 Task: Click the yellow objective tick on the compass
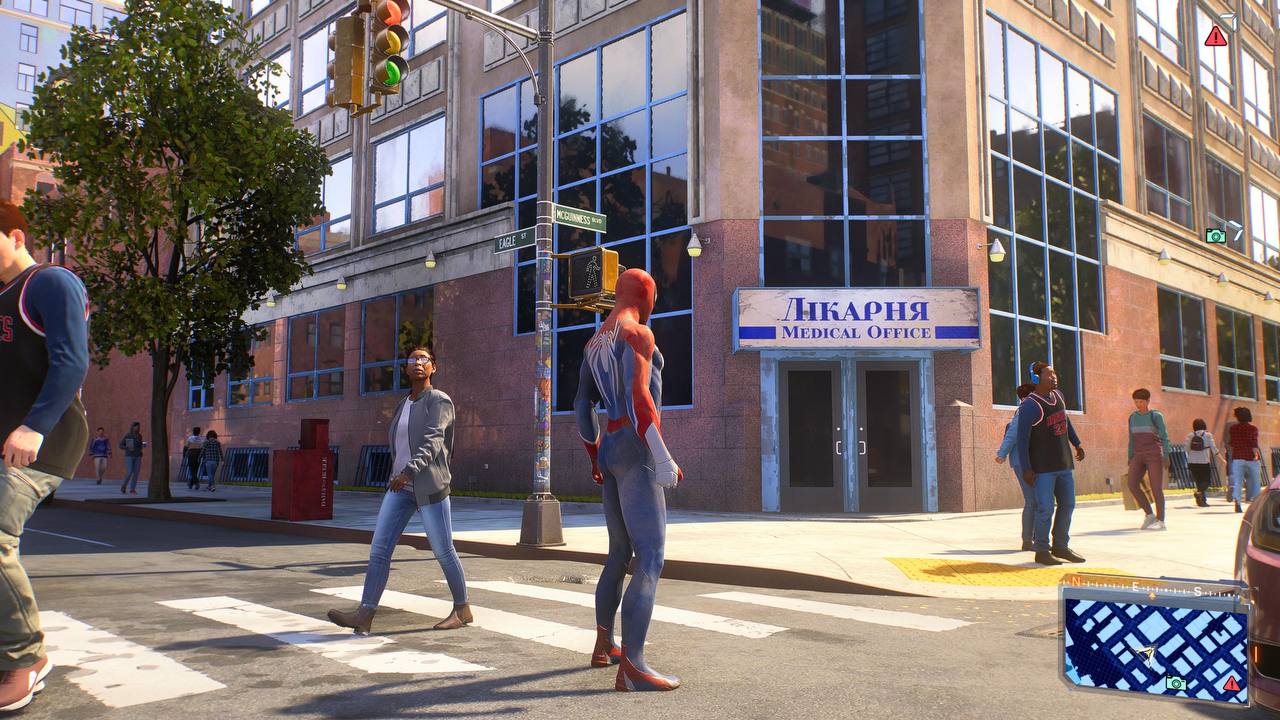1151,595
